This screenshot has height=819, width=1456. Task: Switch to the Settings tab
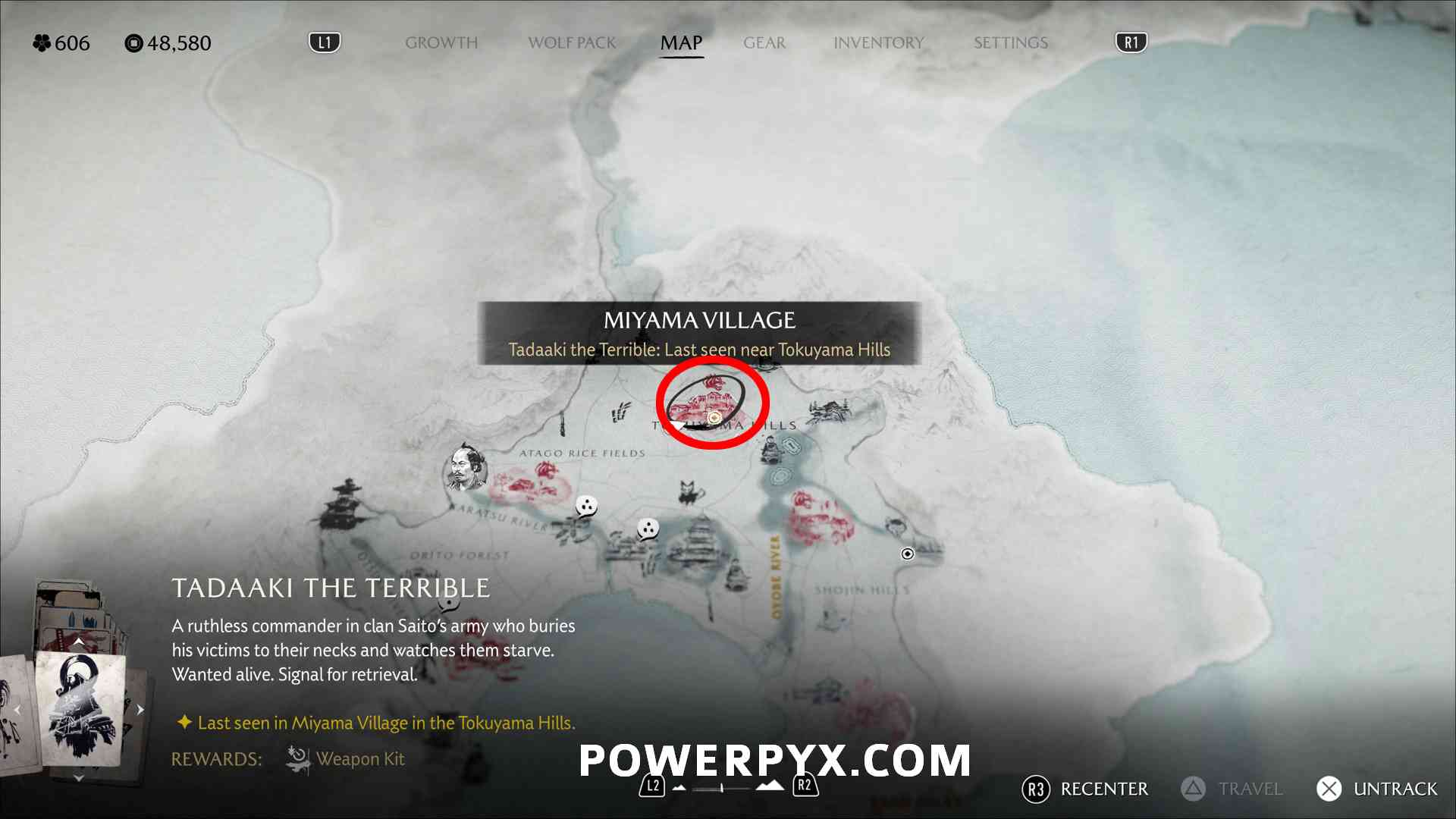point(1010,43)
